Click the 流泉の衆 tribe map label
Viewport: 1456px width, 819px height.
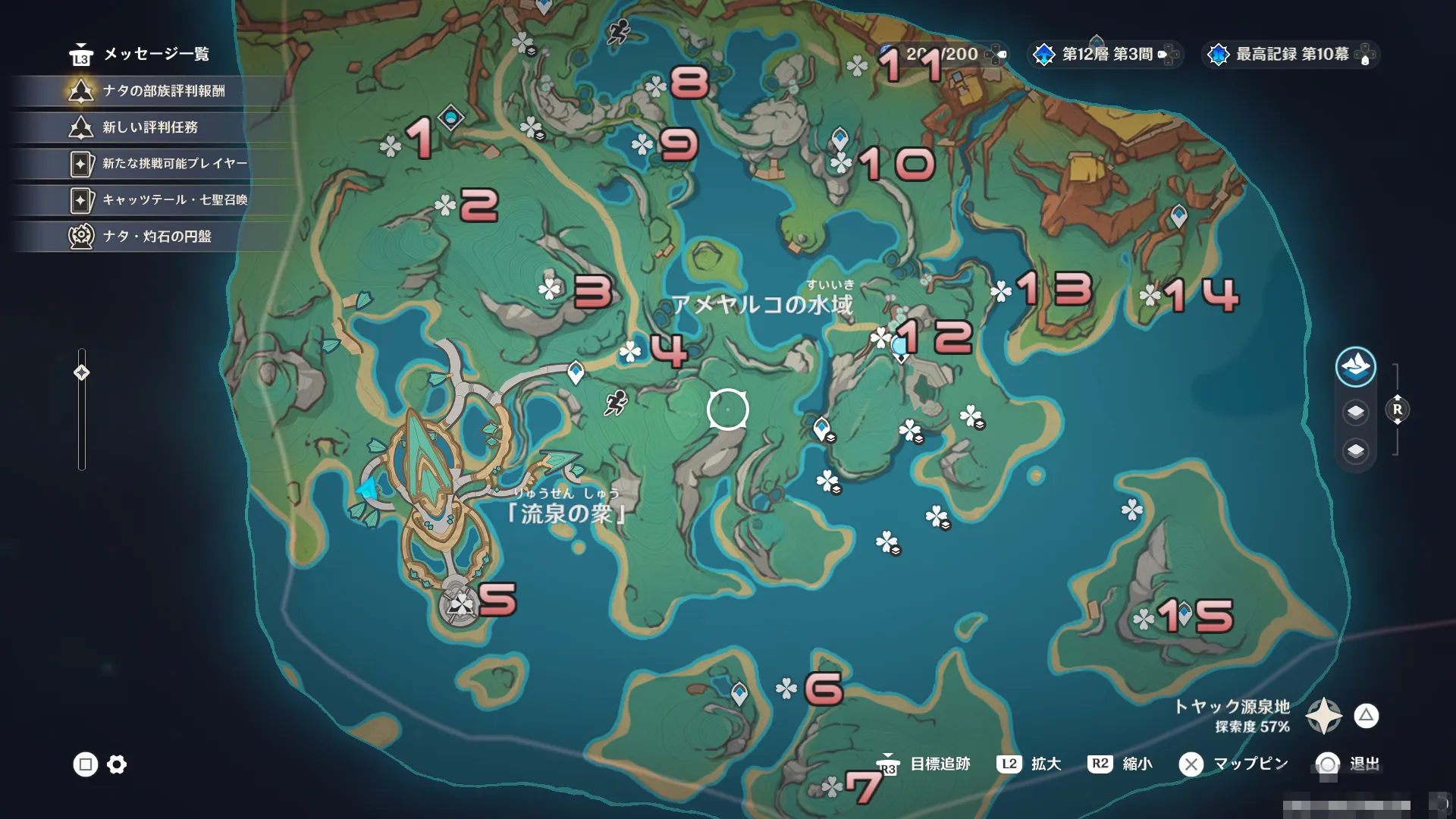(566, 513)
